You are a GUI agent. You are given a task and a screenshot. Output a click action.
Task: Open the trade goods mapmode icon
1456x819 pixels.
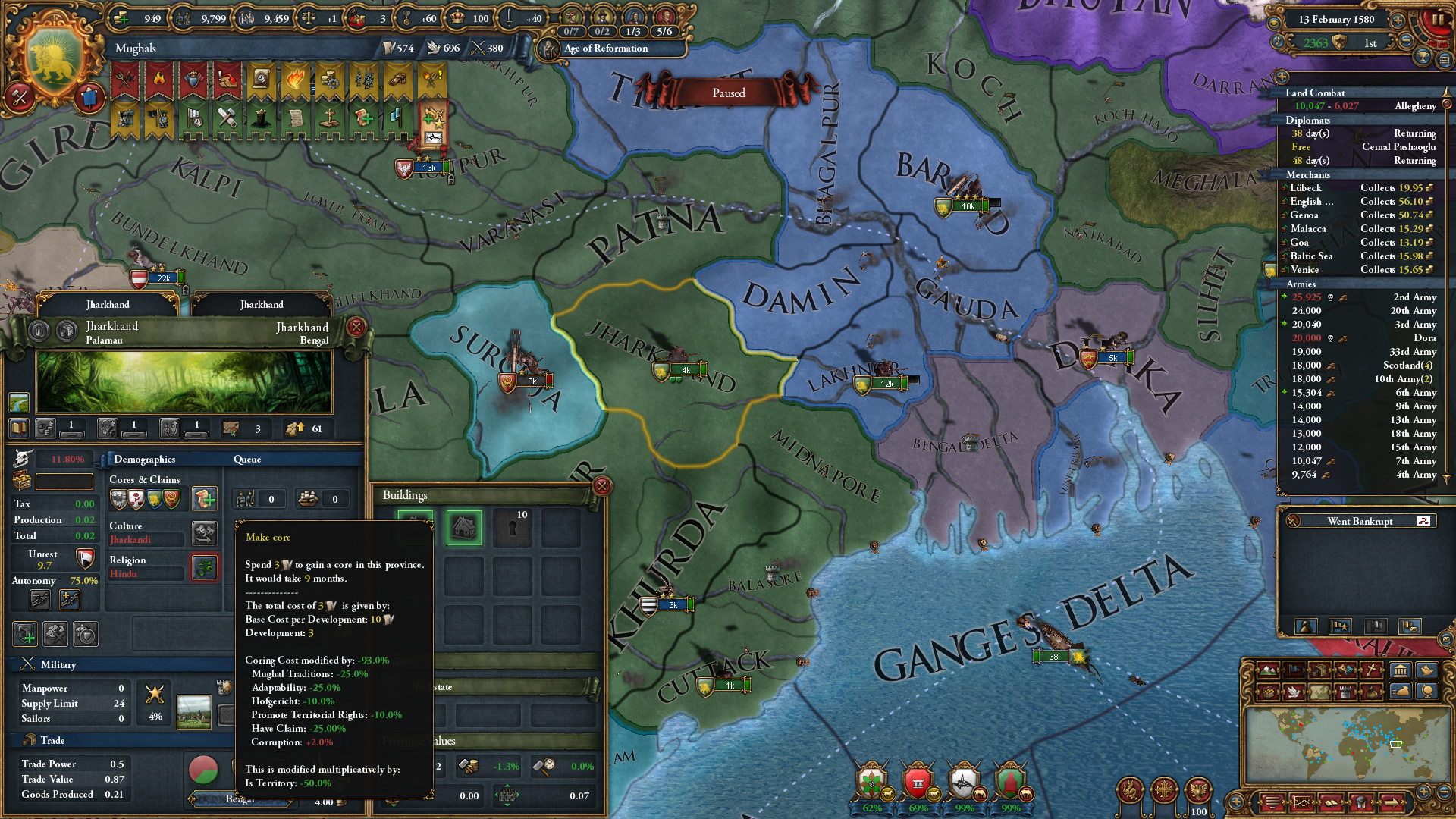1319,670
